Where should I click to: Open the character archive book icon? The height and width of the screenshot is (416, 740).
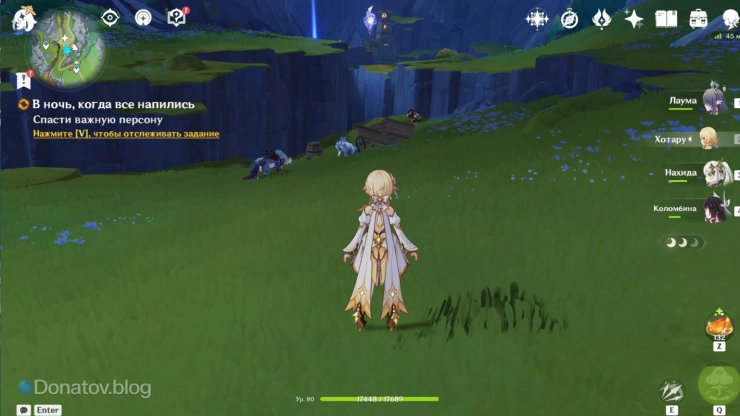666,18
